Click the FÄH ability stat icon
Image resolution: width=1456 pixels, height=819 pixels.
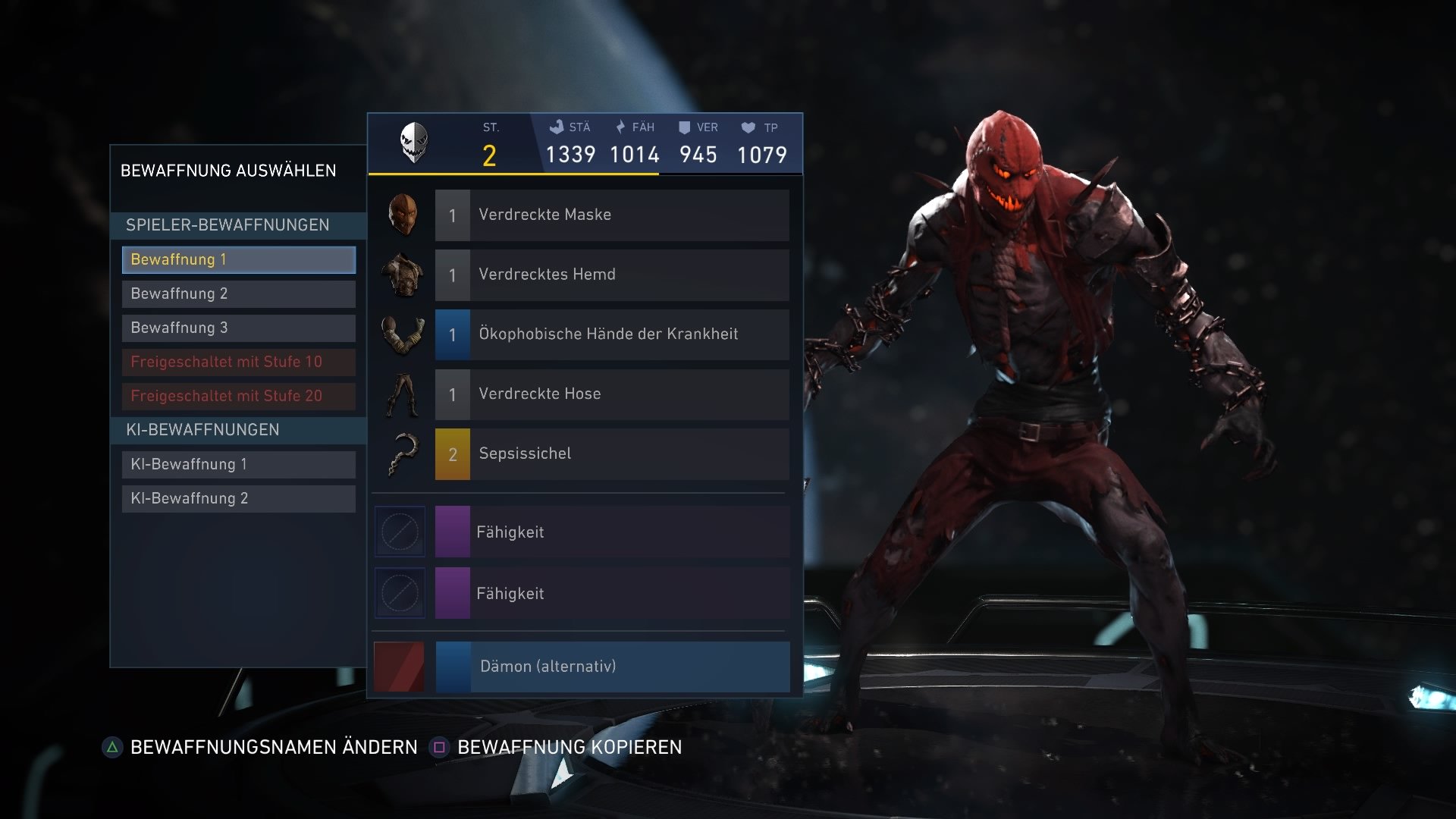pyautogui.click(x=620, y=127)
